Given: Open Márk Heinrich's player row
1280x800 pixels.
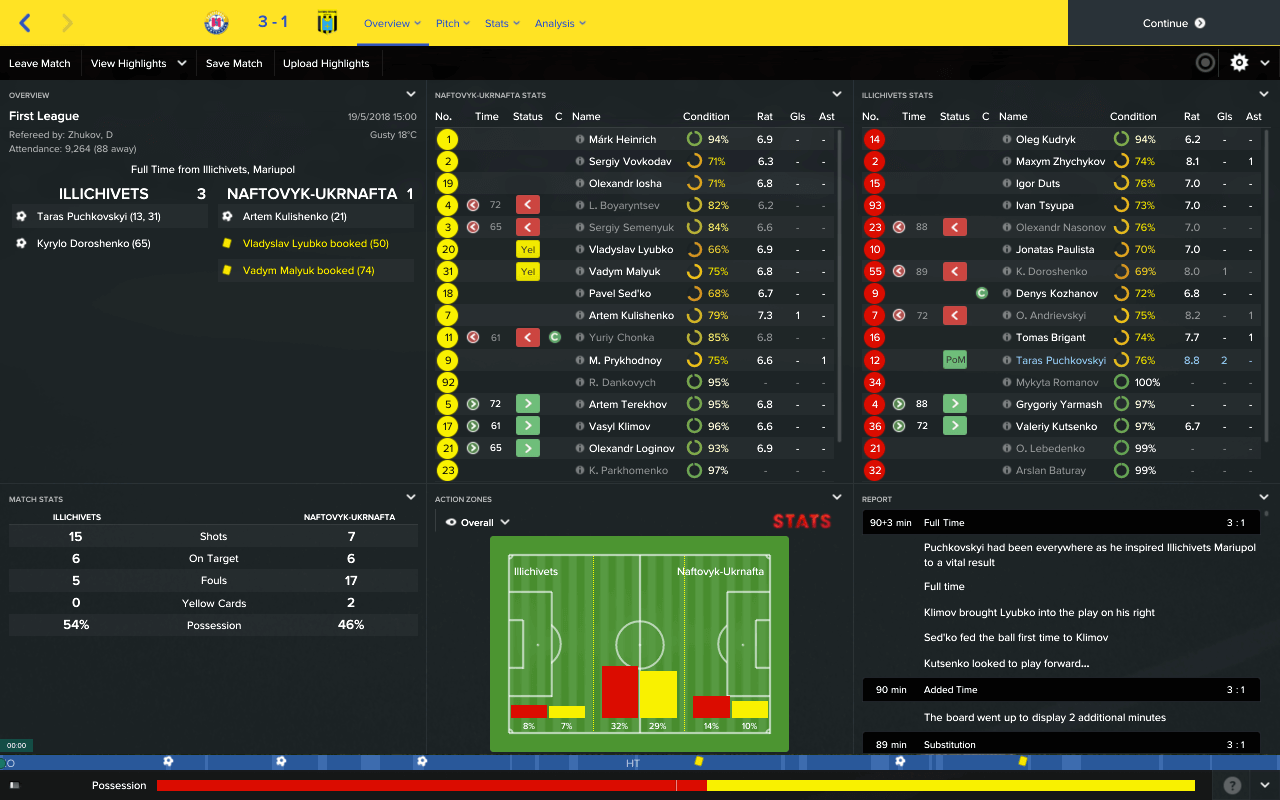Looking at the screenshot, I should coord(622,140).
